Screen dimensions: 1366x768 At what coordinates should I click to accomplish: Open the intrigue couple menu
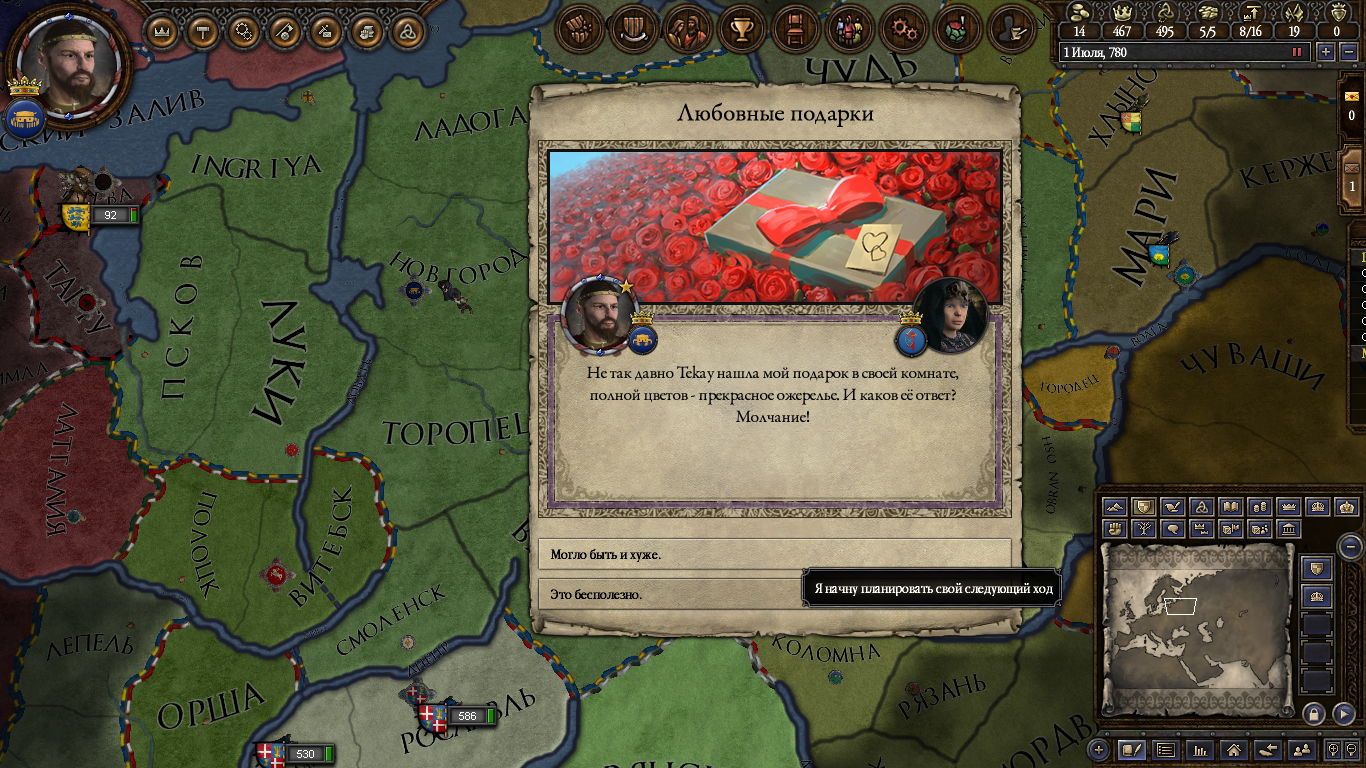687,29
